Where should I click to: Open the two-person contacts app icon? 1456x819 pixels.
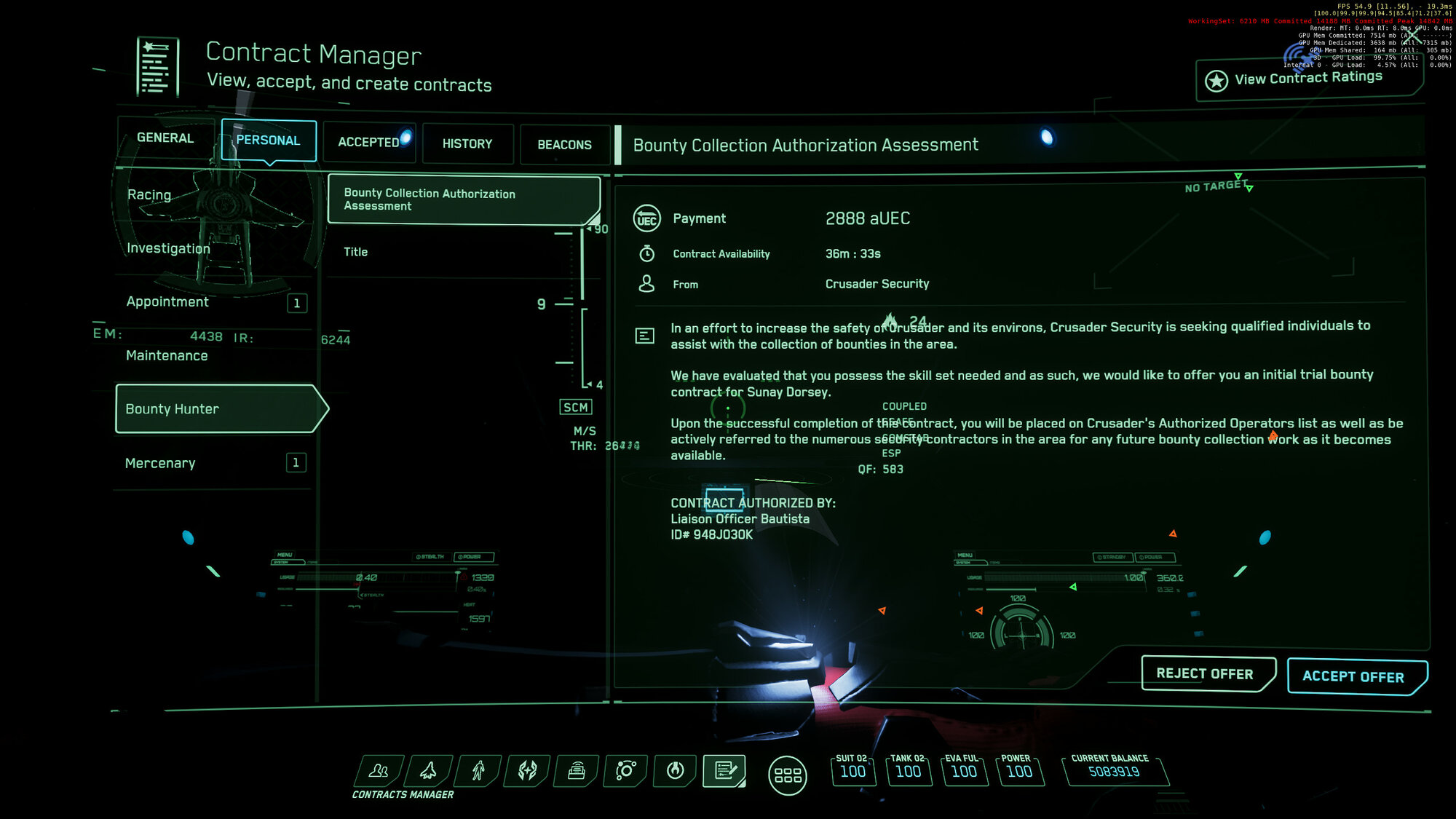pyautogui.click(x=379, y=770)
